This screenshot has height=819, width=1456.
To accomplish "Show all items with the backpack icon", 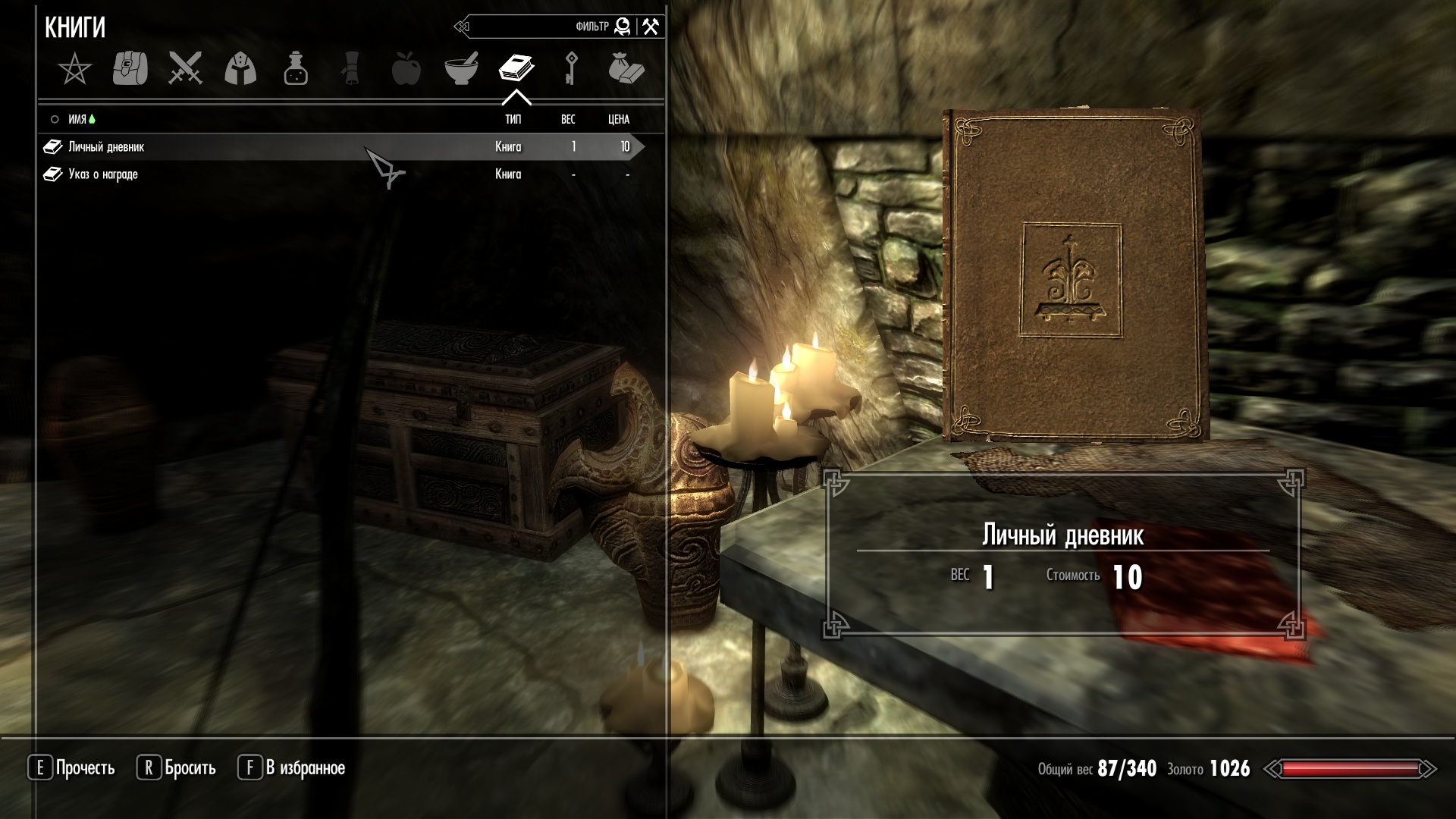I will pos(130,69).
